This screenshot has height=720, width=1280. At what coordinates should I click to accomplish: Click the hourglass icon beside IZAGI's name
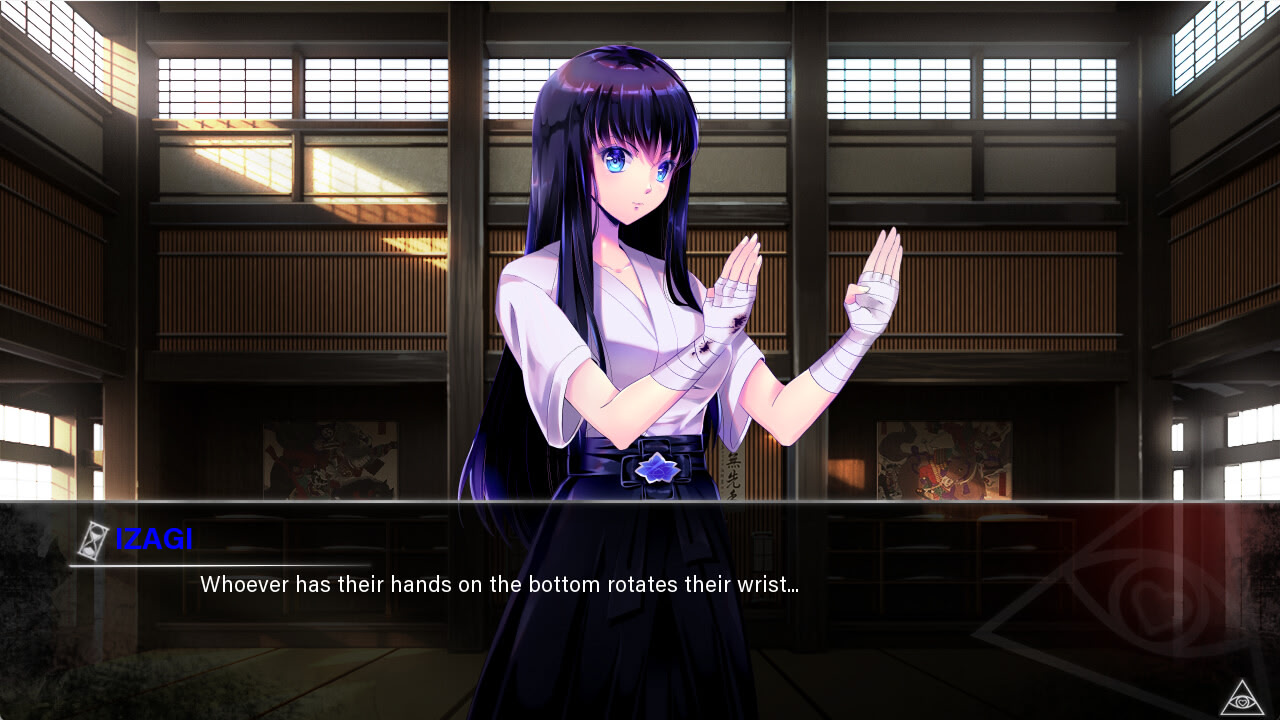pos(93,540)
